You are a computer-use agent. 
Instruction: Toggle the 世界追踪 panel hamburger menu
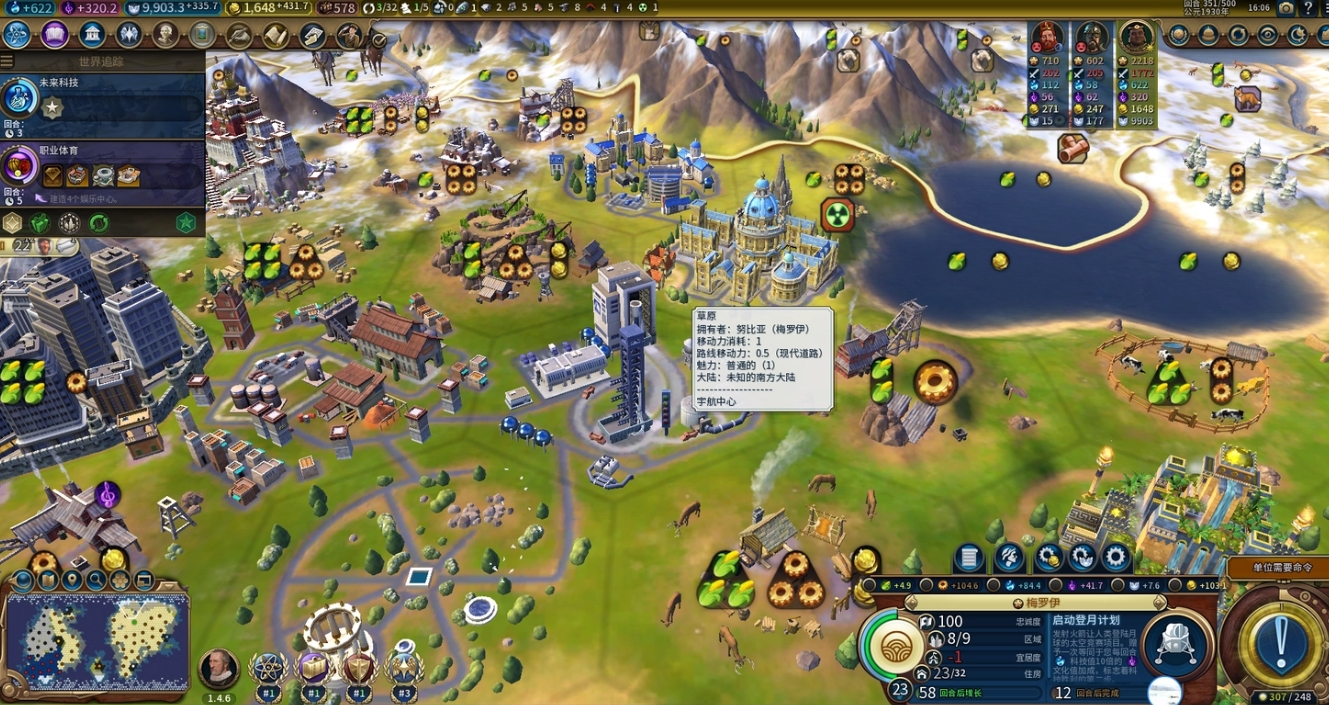pos(7,61)
